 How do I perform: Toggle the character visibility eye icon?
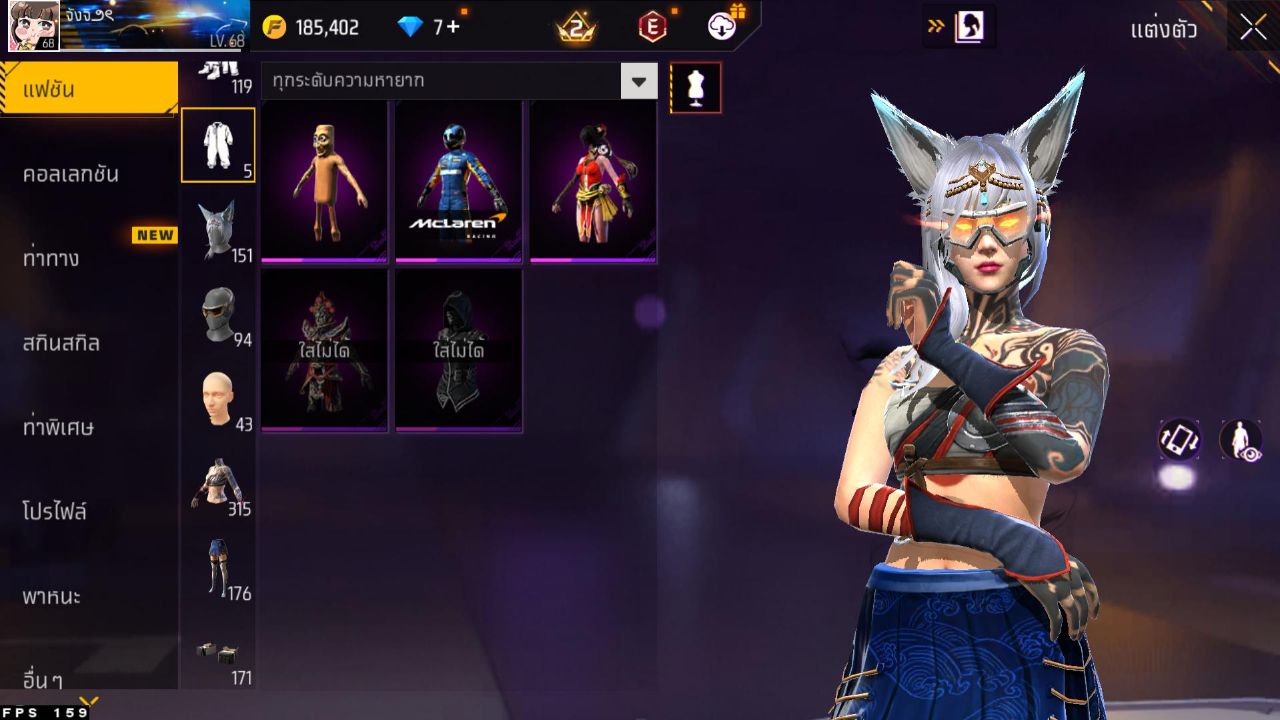1240,439
